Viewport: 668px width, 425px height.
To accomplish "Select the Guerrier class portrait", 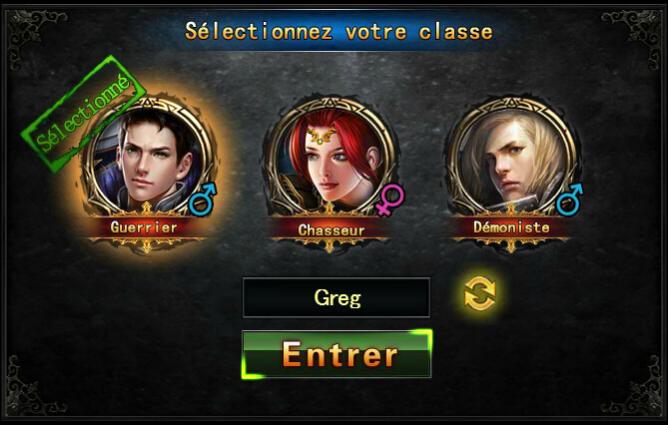I will (x=147, y=162).
